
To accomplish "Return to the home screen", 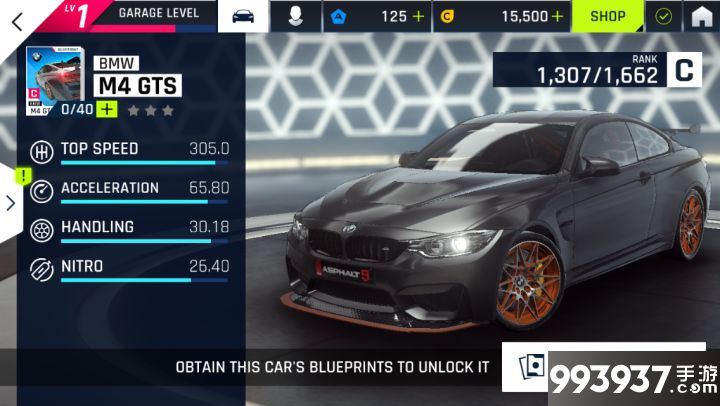I will pos(702,16).
